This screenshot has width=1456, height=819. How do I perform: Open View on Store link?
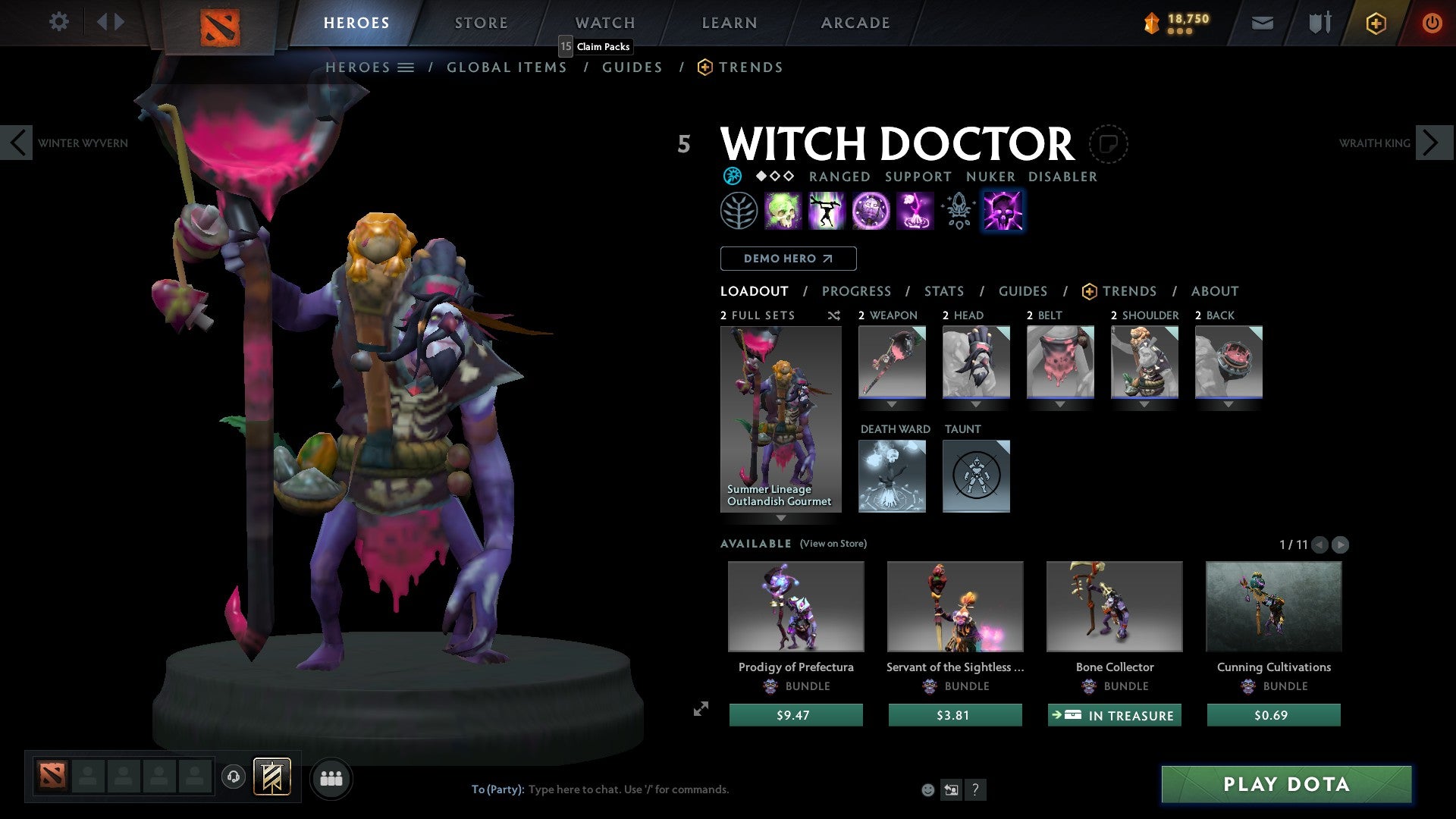[x=833, y=544]
